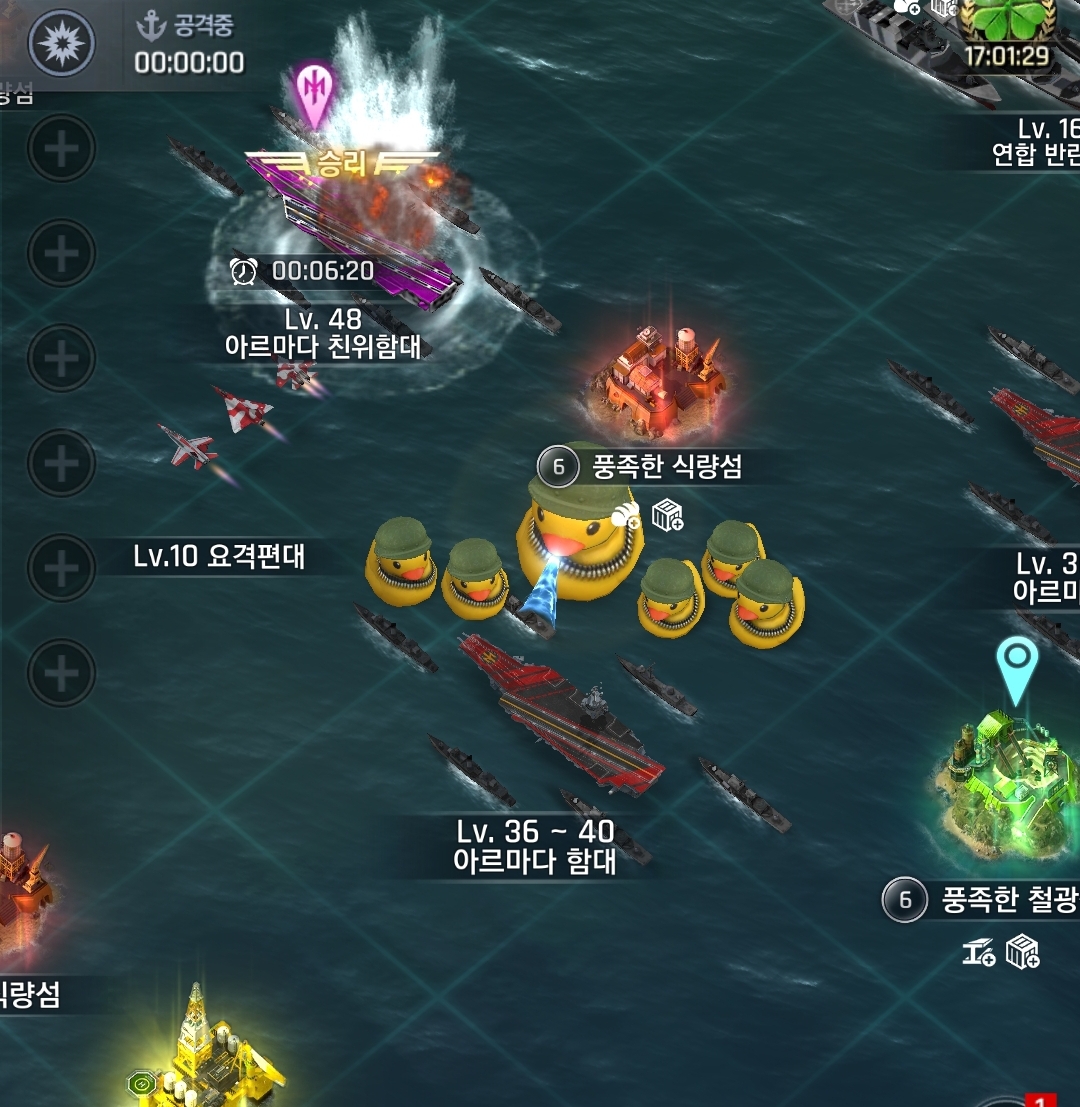The width and height of the screenshot is (1080, 1107).
Task: Select the attacking fleet march slot
Action: tap(62, 44)
